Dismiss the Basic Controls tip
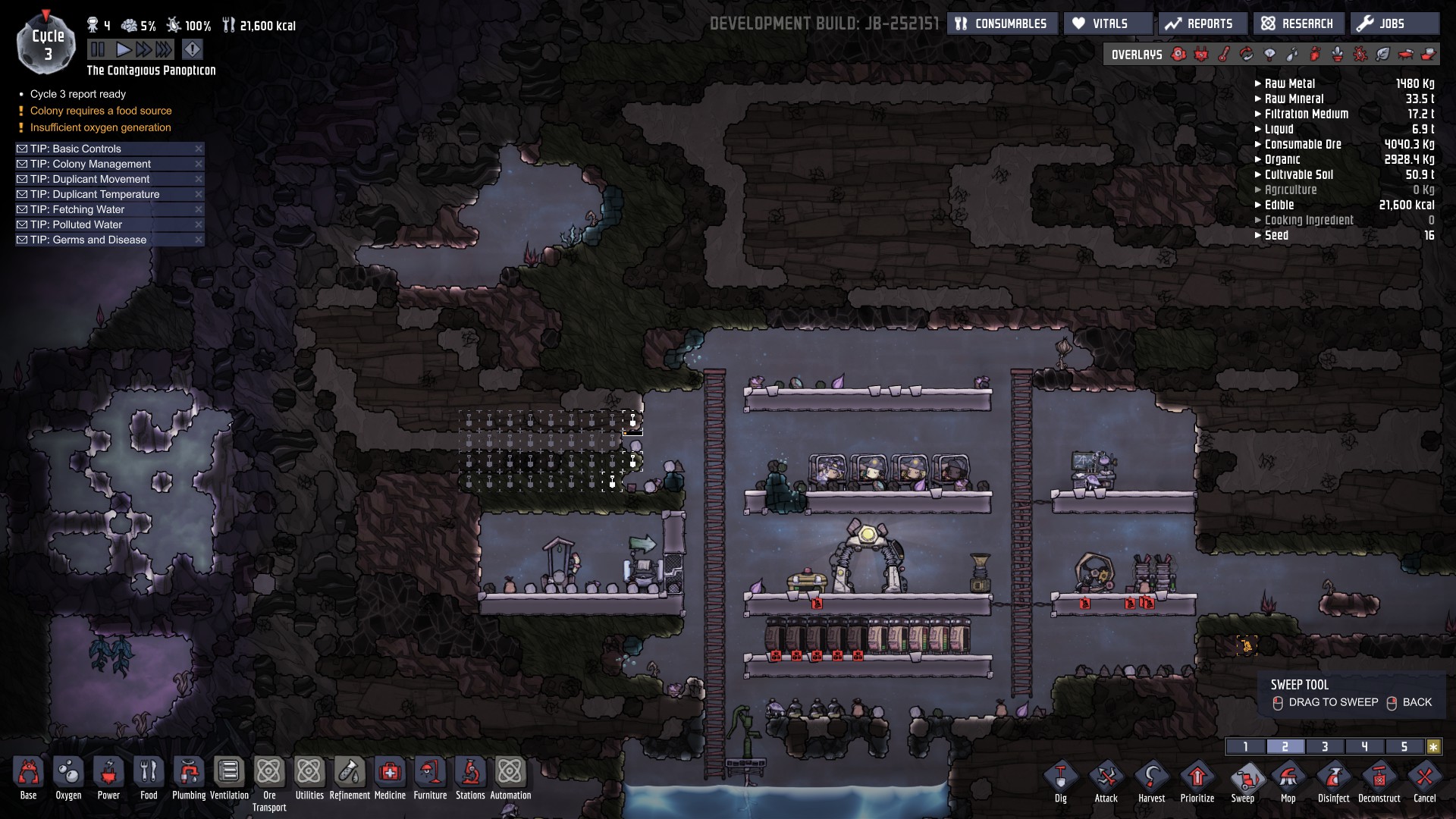 [199, 149]
